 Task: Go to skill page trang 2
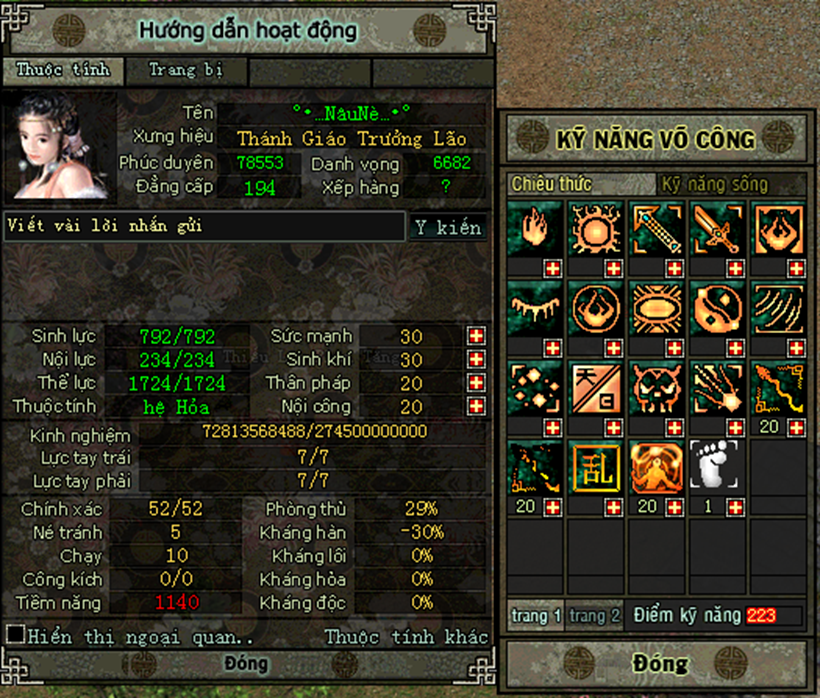pos(594,616)
